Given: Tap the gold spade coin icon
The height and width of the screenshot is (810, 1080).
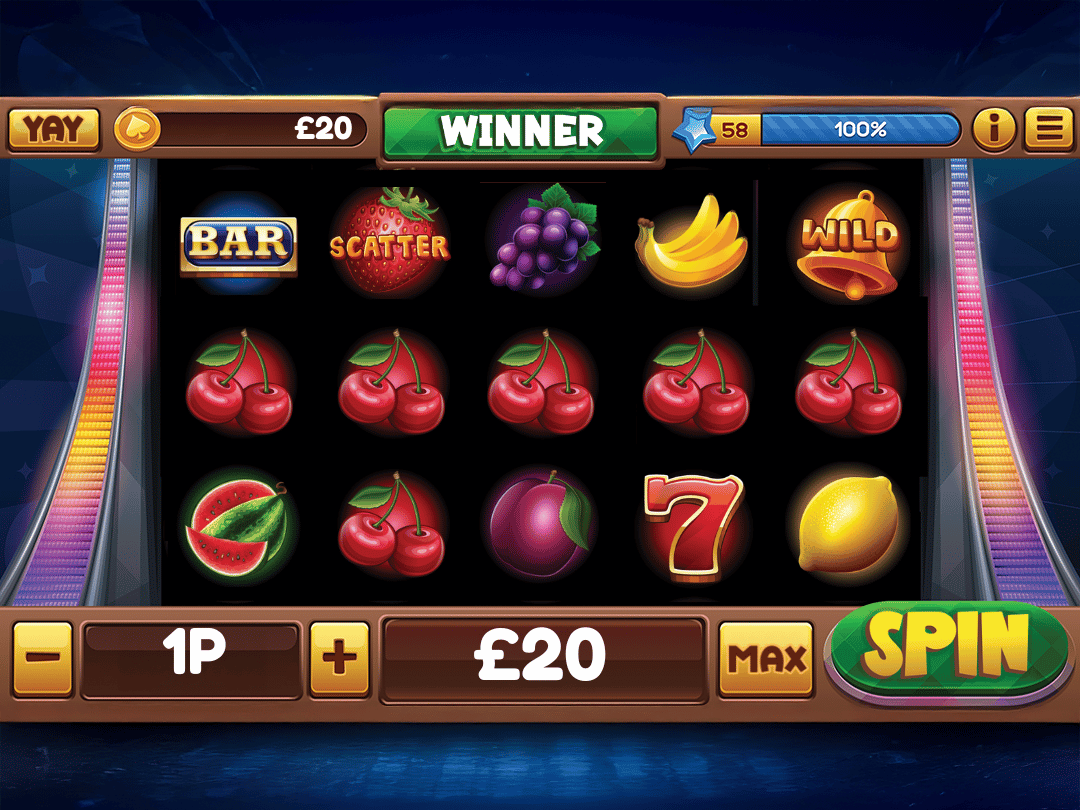Looking at the screenshot, I should [136, 130].
